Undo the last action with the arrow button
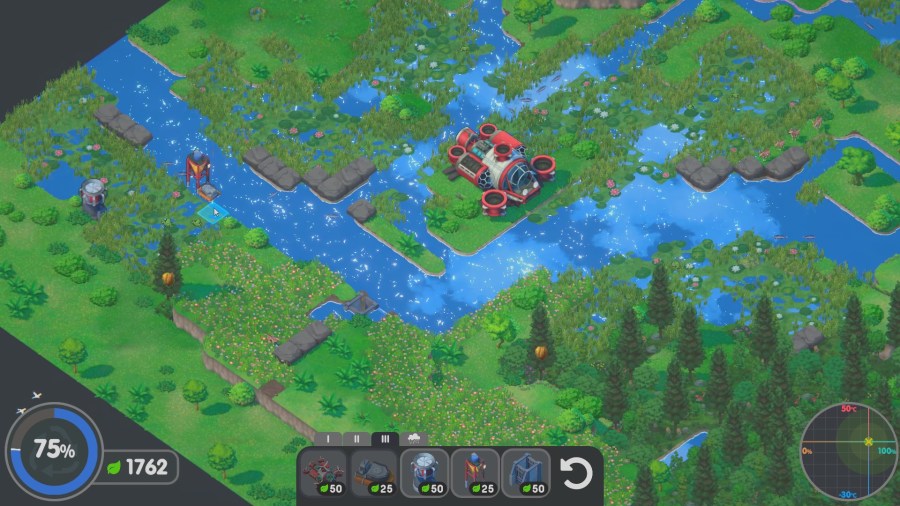The image size is (900, 506). [577, 472]
